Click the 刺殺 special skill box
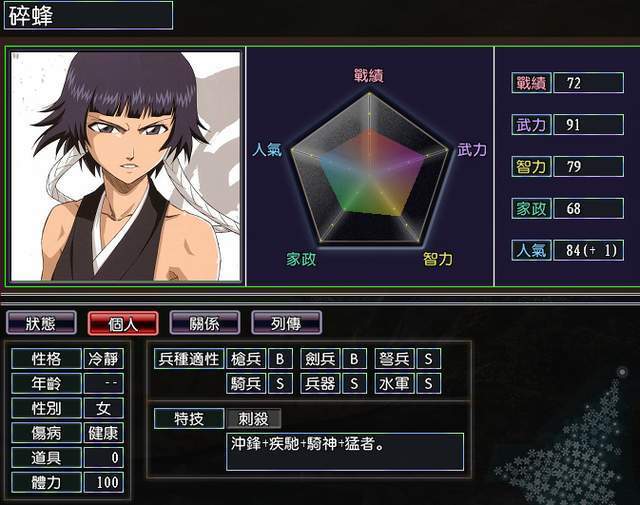This screenshot has height=505, width=640. (254, 418)
